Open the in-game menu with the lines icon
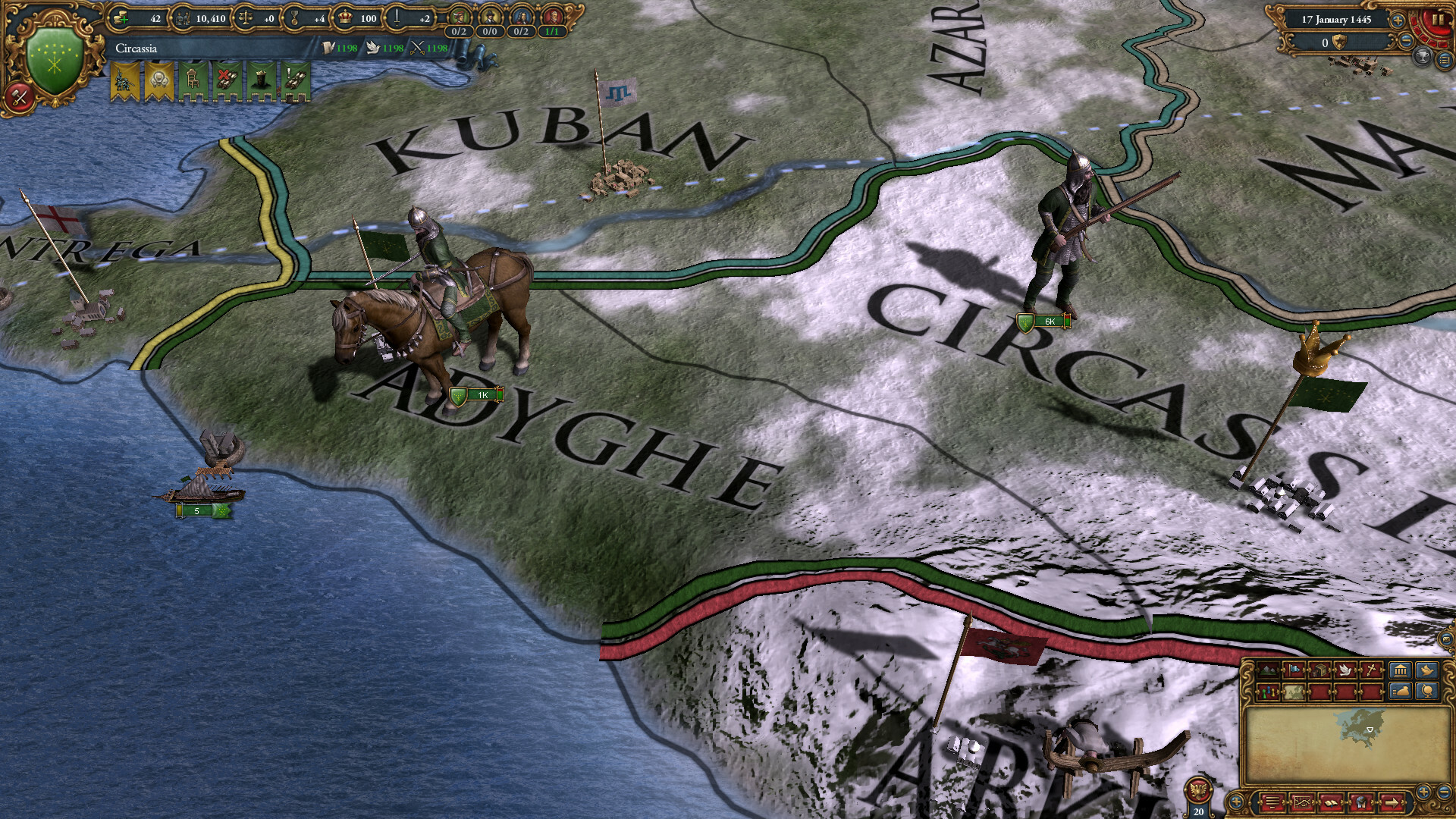This screenshot has height=819, width=1456. click(x=1272, y=804)
